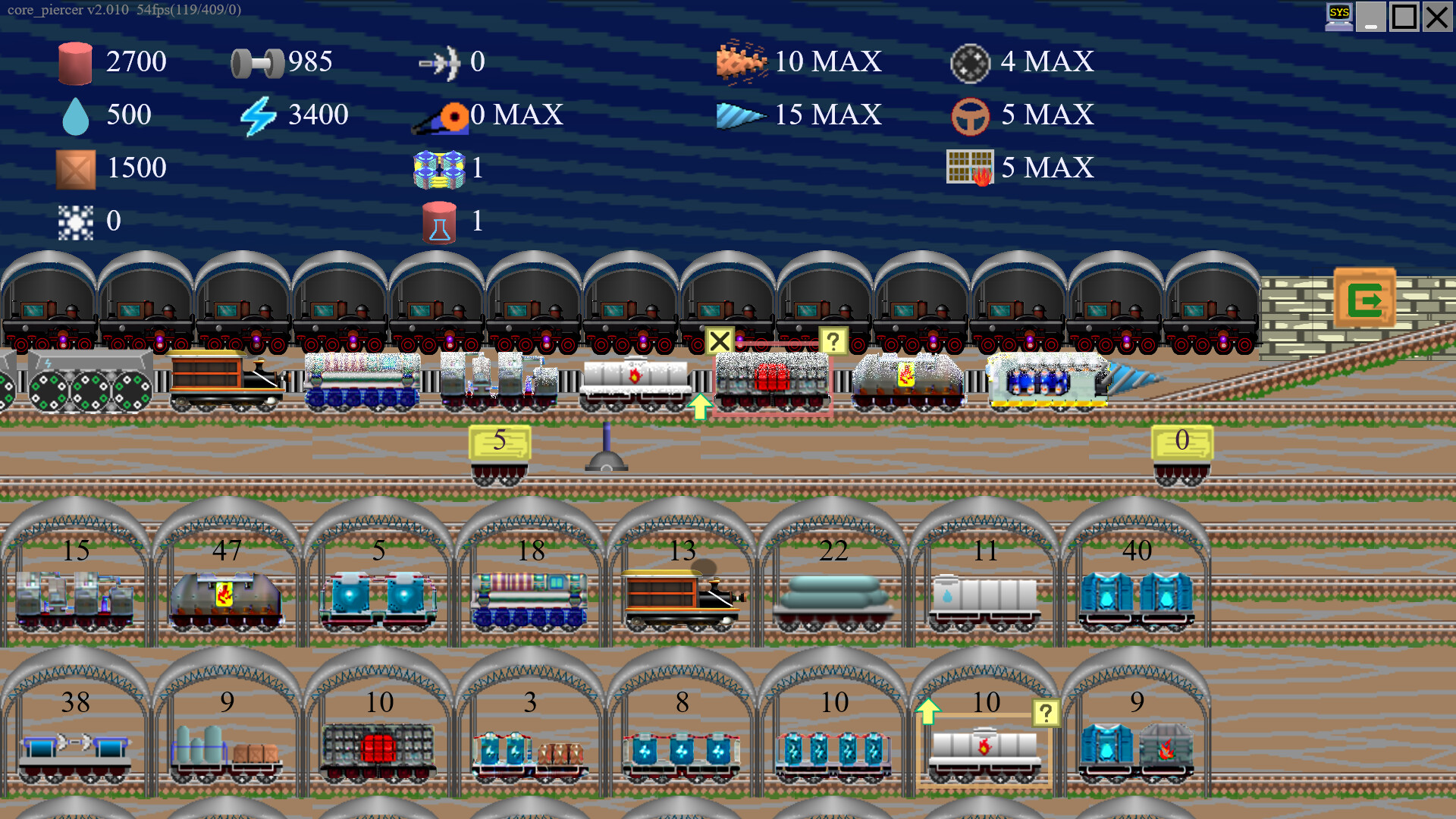Open the question mark info for the selected wagon
The height and width of the screenshot is (819, 1456).
click(834, 341)
